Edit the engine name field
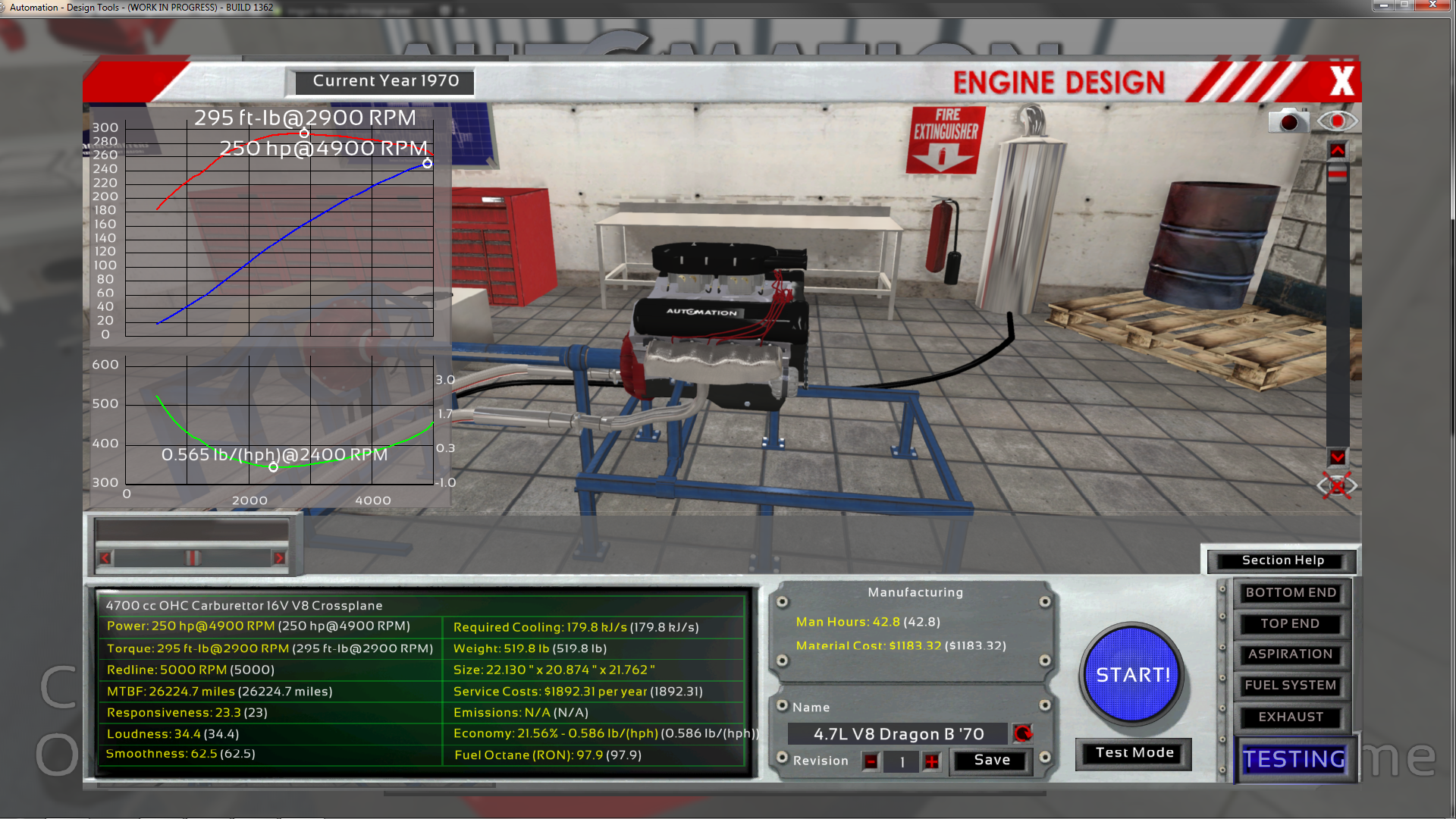Image resolution: width=1456 pixels, height=819 pixels. [x=898, y=734]
